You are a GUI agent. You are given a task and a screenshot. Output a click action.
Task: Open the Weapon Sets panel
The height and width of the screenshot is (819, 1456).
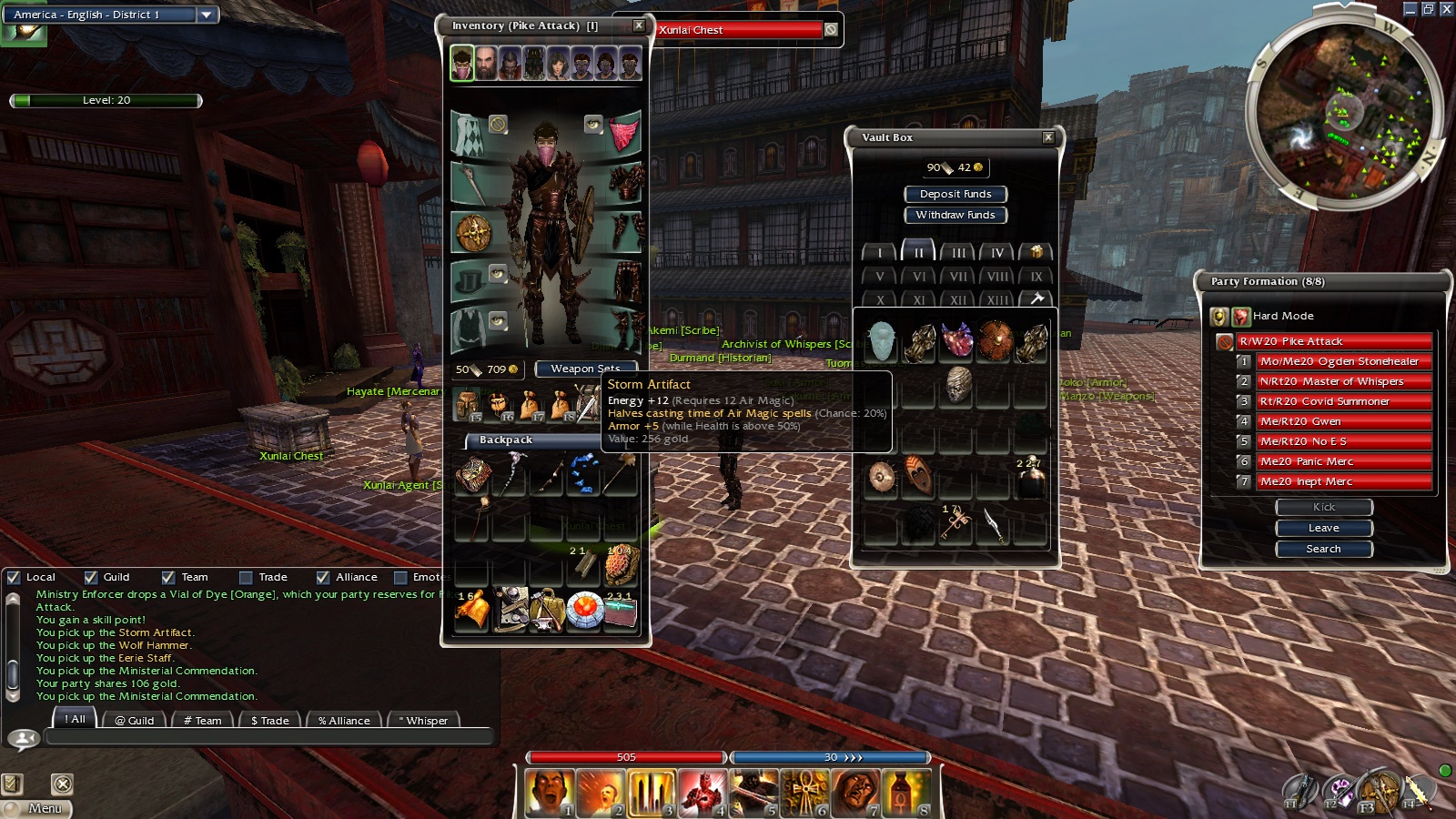pyautogui.click(x=585, y=369)
